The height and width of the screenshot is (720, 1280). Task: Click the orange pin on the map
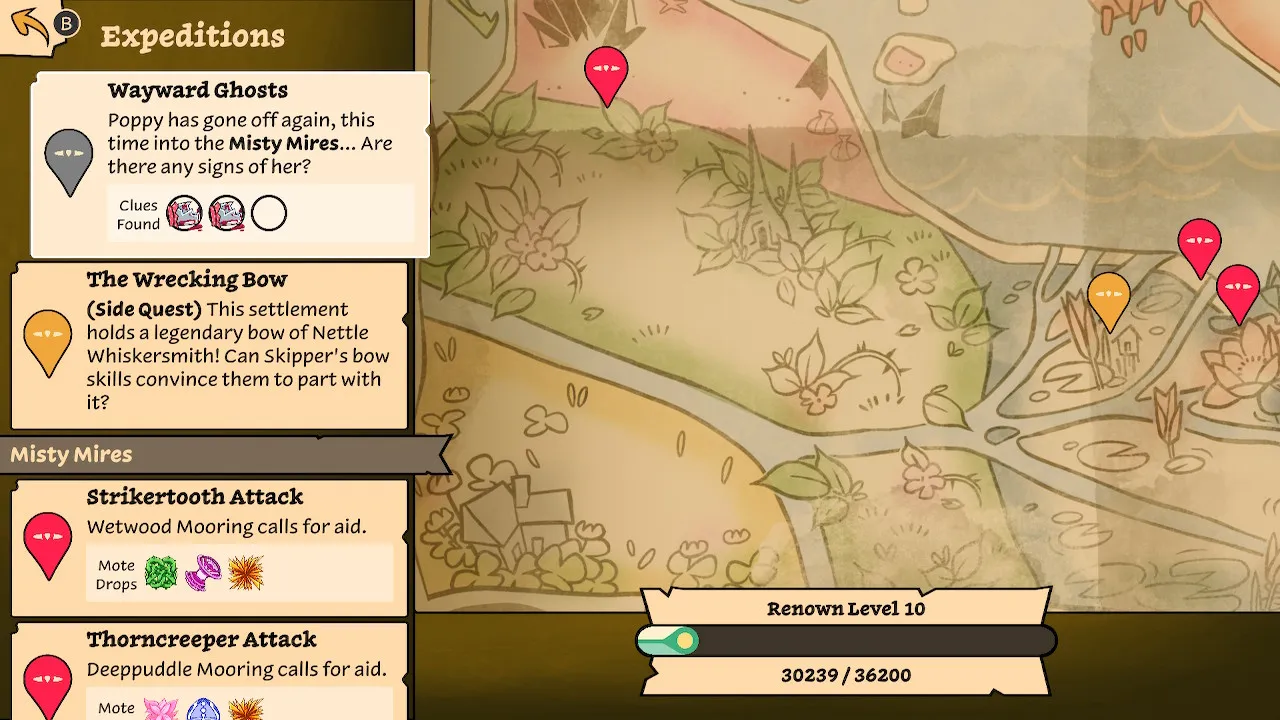tap(1108, 298)
